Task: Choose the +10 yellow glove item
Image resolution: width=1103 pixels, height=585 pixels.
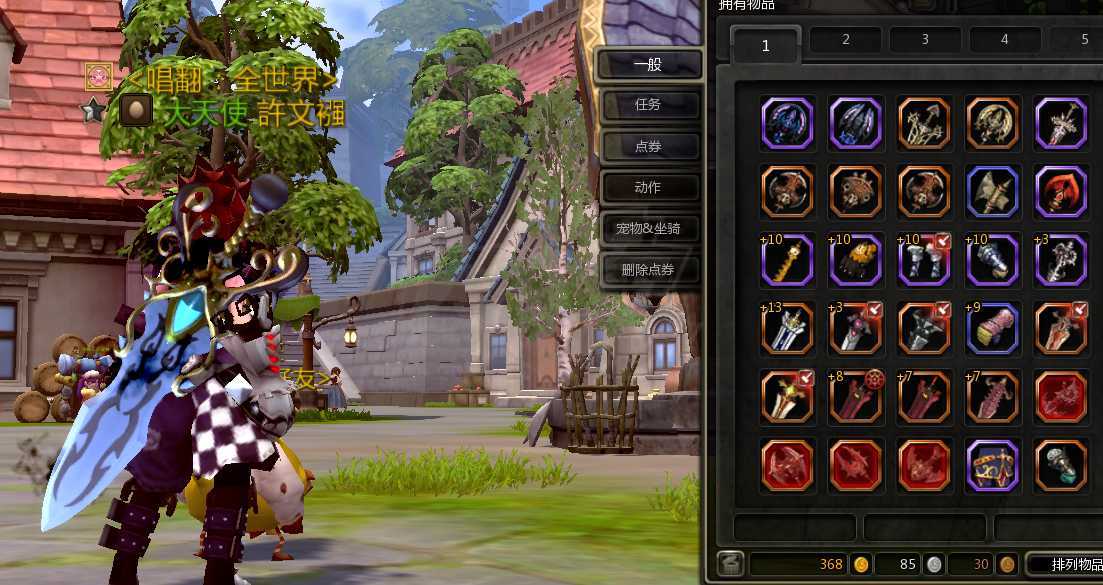Action: (856, 260)
